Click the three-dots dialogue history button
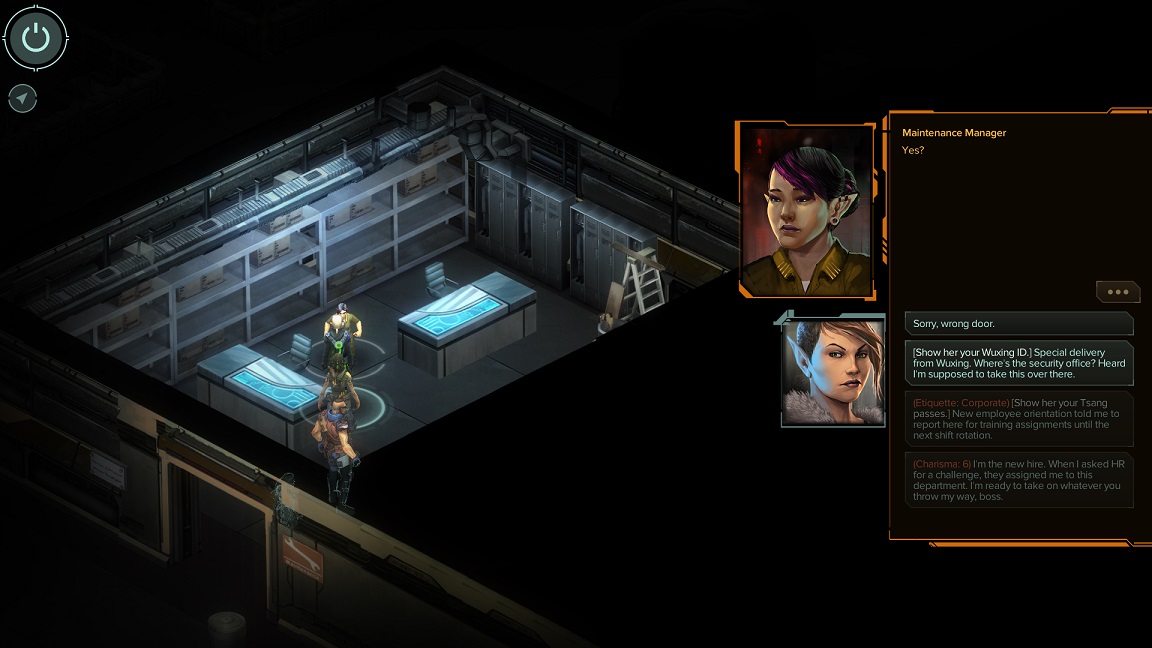The image size is (1152, 648). pyautogui.click(x=1117, y=292)
